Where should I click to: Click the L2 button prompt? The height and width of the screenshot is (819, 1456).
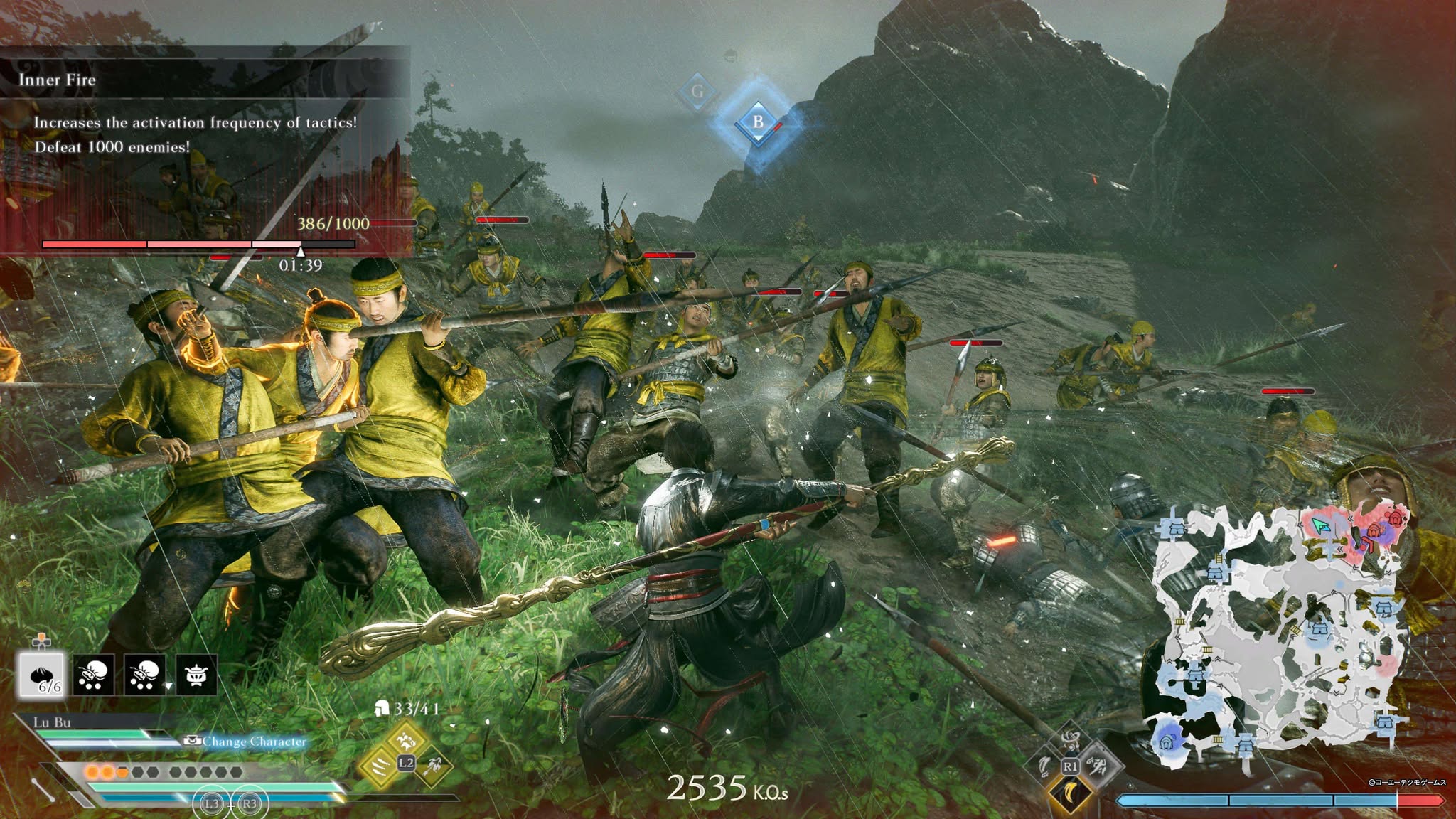pos(406,763)
